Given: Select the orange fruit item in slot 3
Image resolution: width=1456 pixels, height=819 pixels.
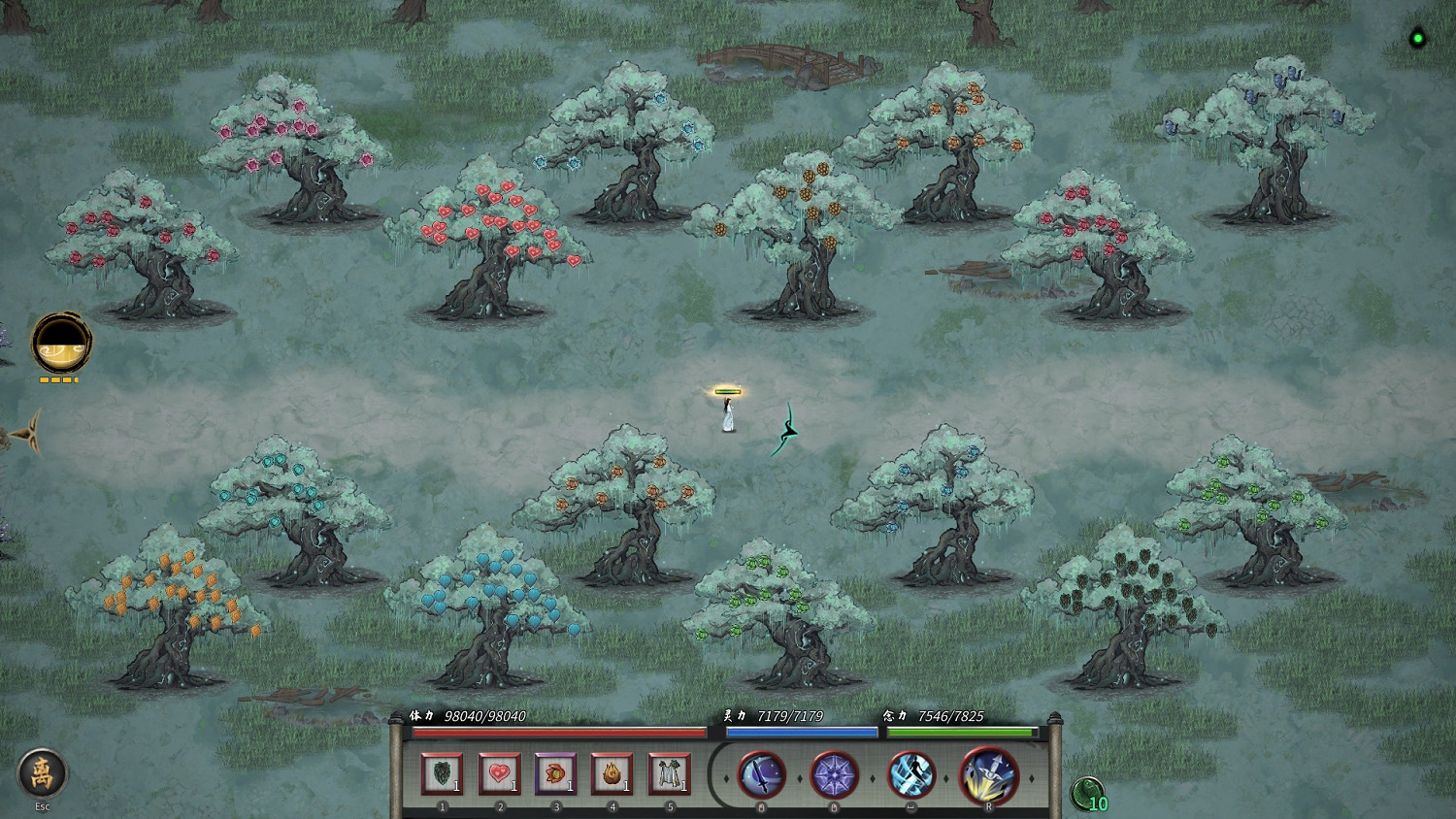Looking at the screenshot, I should pos(554,773).
